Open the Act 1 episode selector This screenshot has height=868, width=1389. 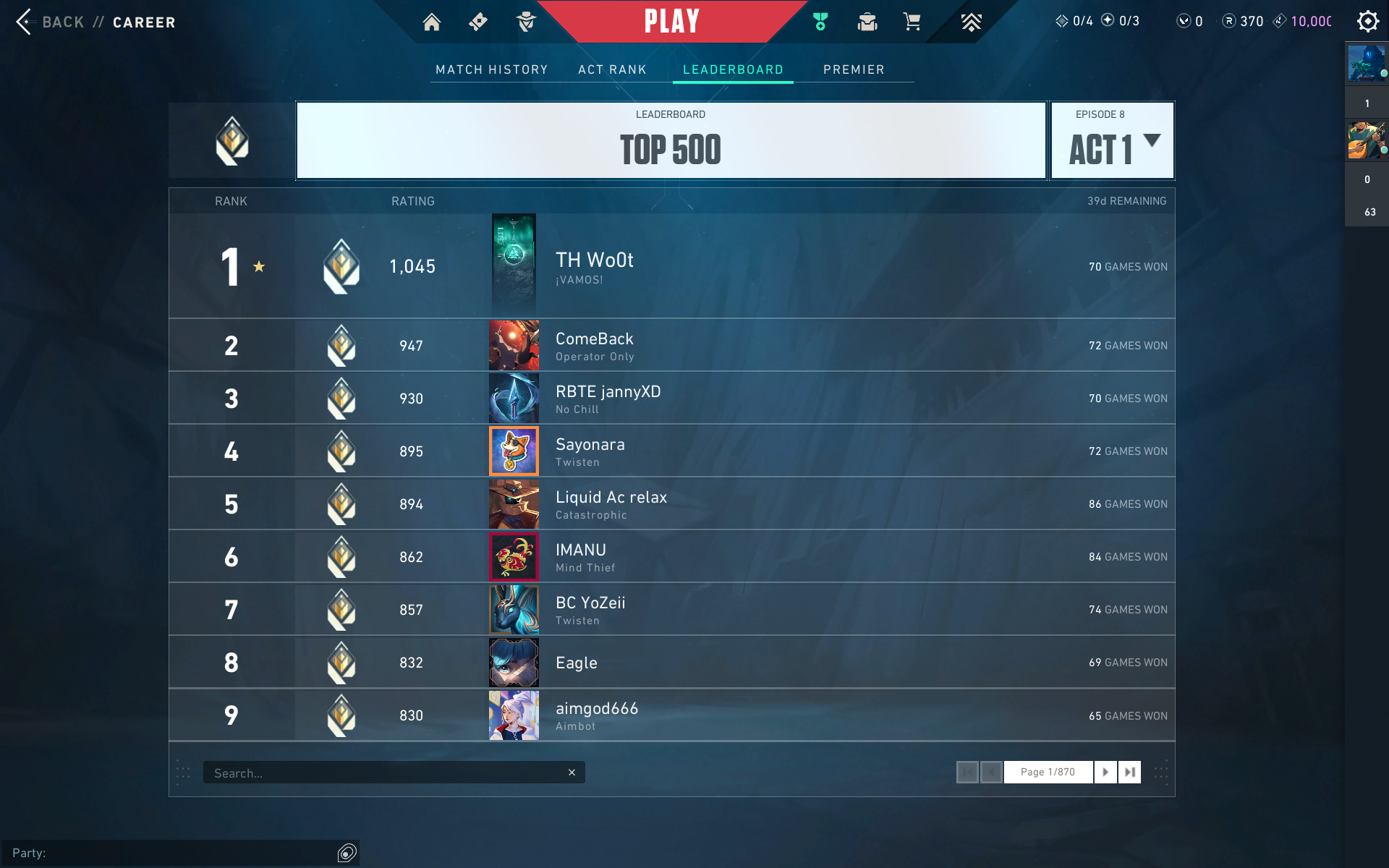point(1112,140)
